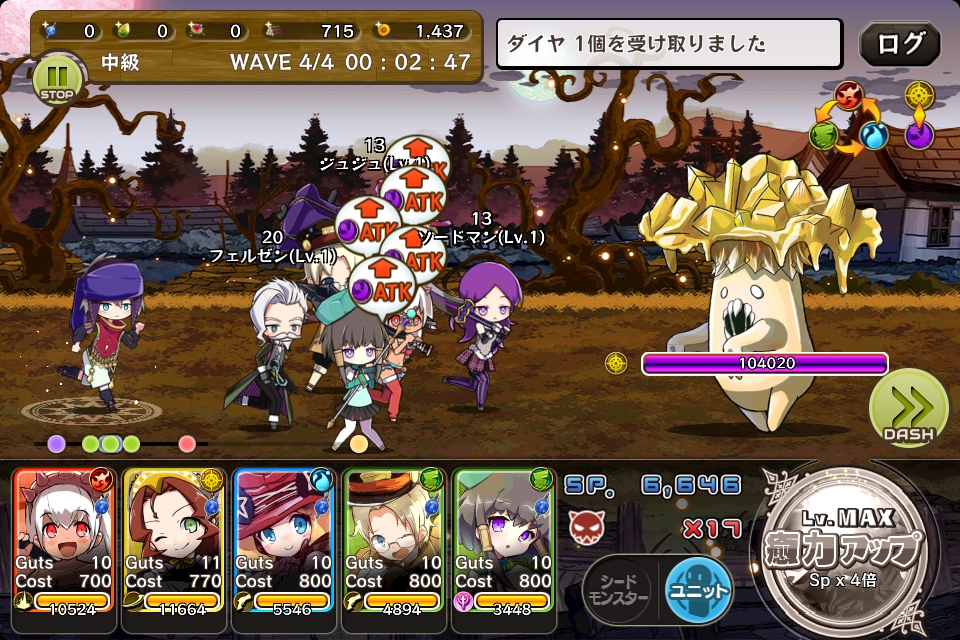Switch to the シードモンスター tab

point(617,590)
